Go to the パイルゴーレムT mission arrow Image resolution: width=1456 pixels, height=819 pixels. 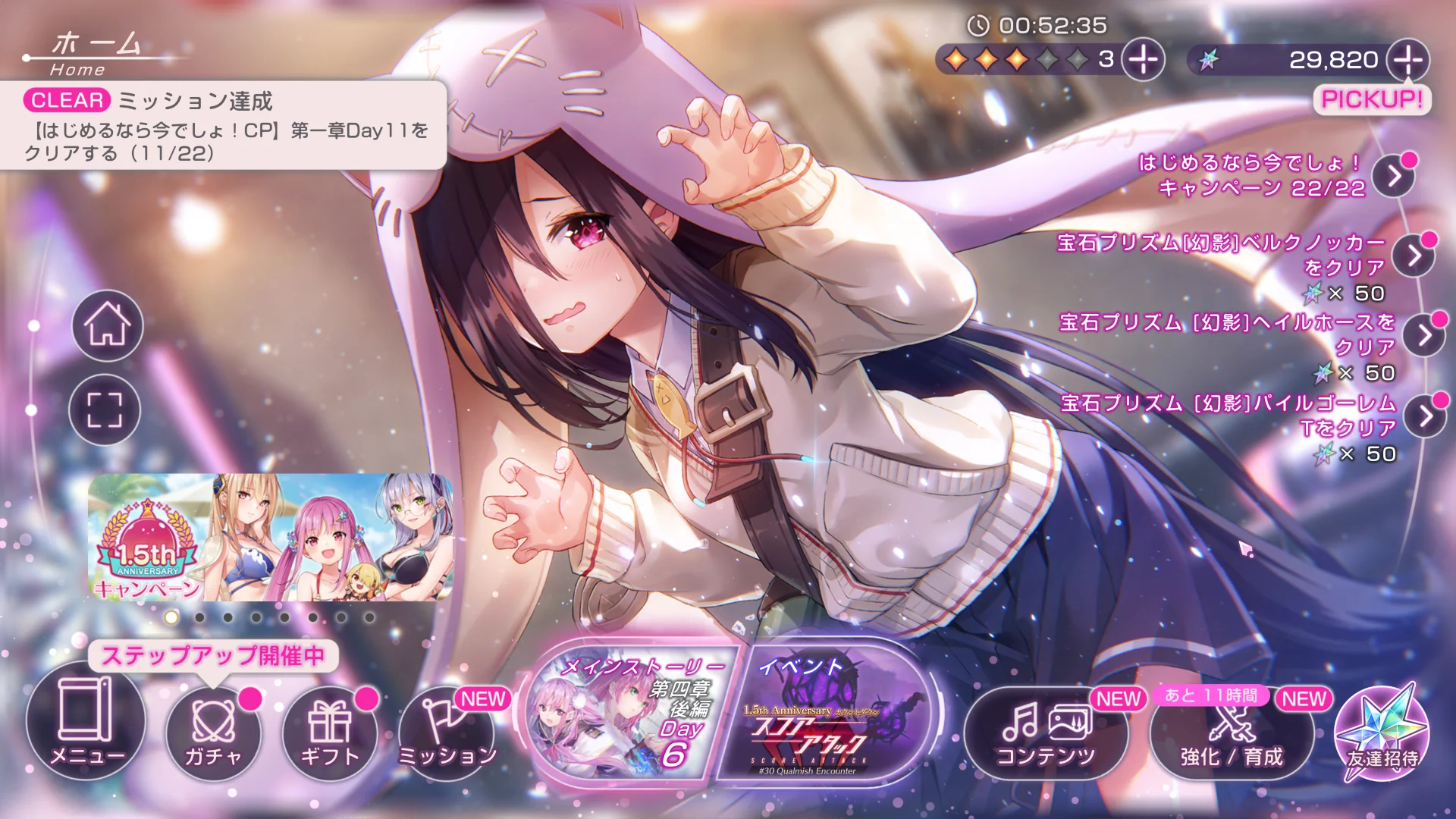[x=1425, y=416]
